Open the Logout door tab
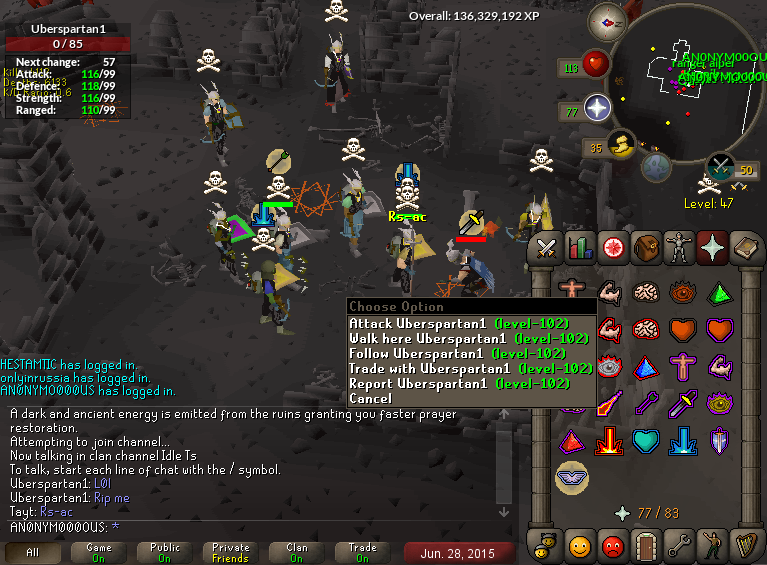Viewport: 767px width, 565px height. point(646,546)
